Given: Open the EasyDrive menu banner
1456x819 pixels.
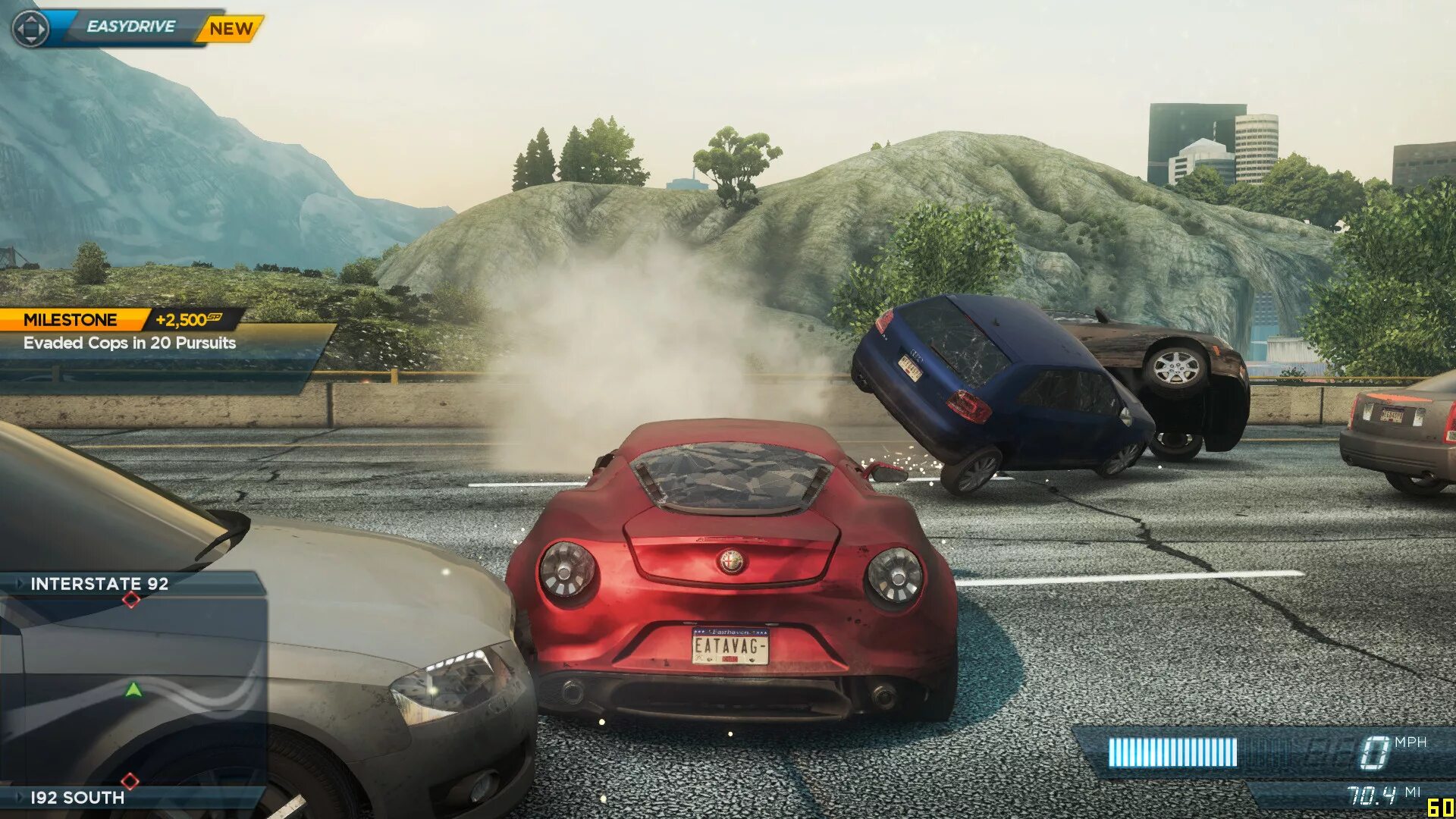Looking at the screenshot, I should (130, 27).
